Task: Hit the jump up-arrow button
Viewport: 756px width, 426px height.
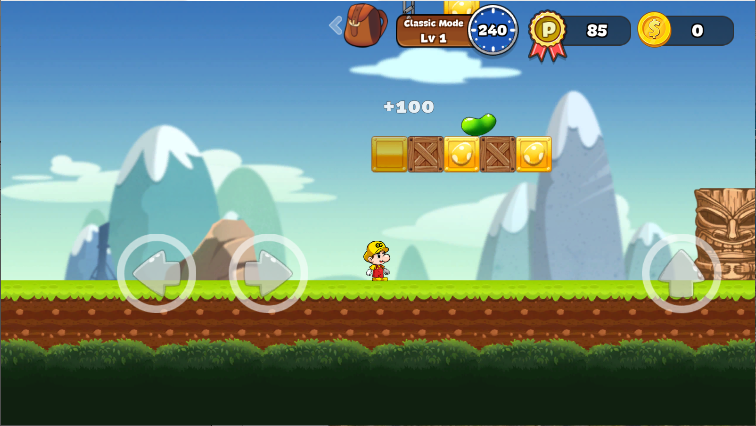Action: (681, 273)
